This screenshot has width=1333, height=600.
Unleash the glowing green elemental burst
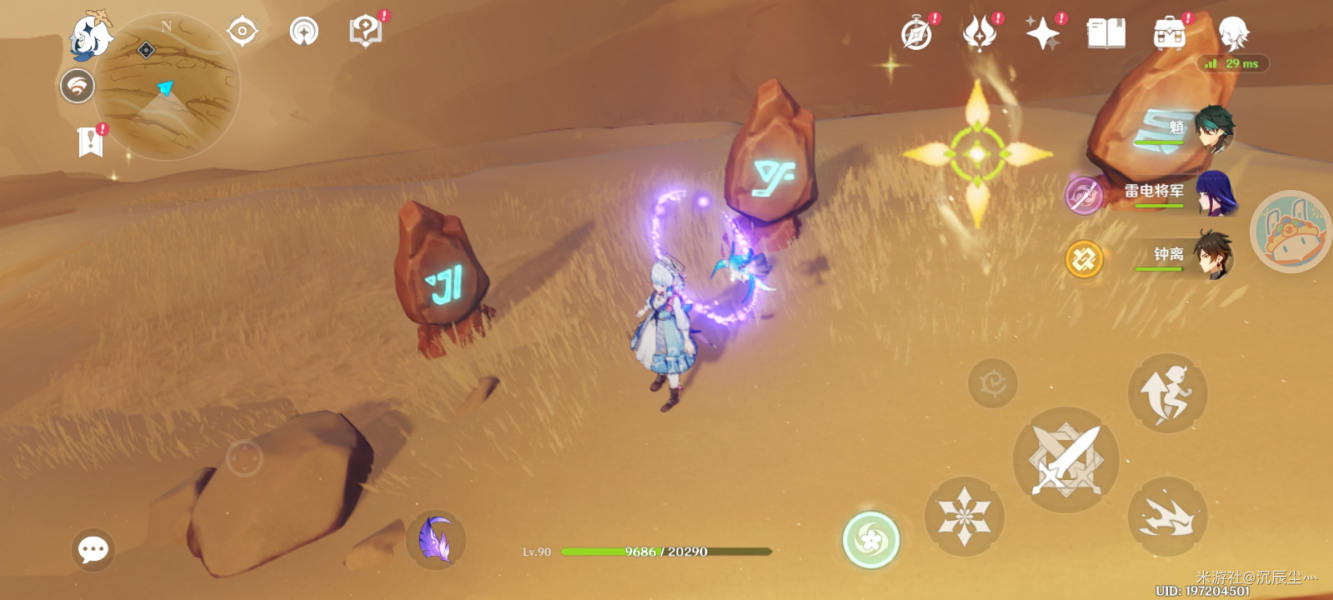click(x=871, y=540)
